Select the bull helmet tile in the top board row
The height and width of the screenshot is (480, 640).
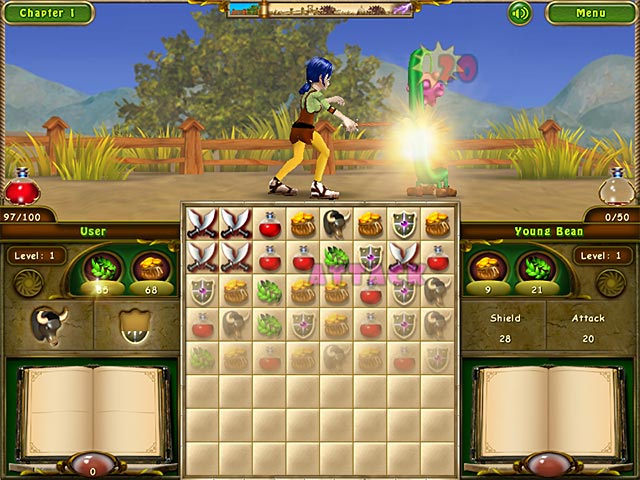click(337, 224)
